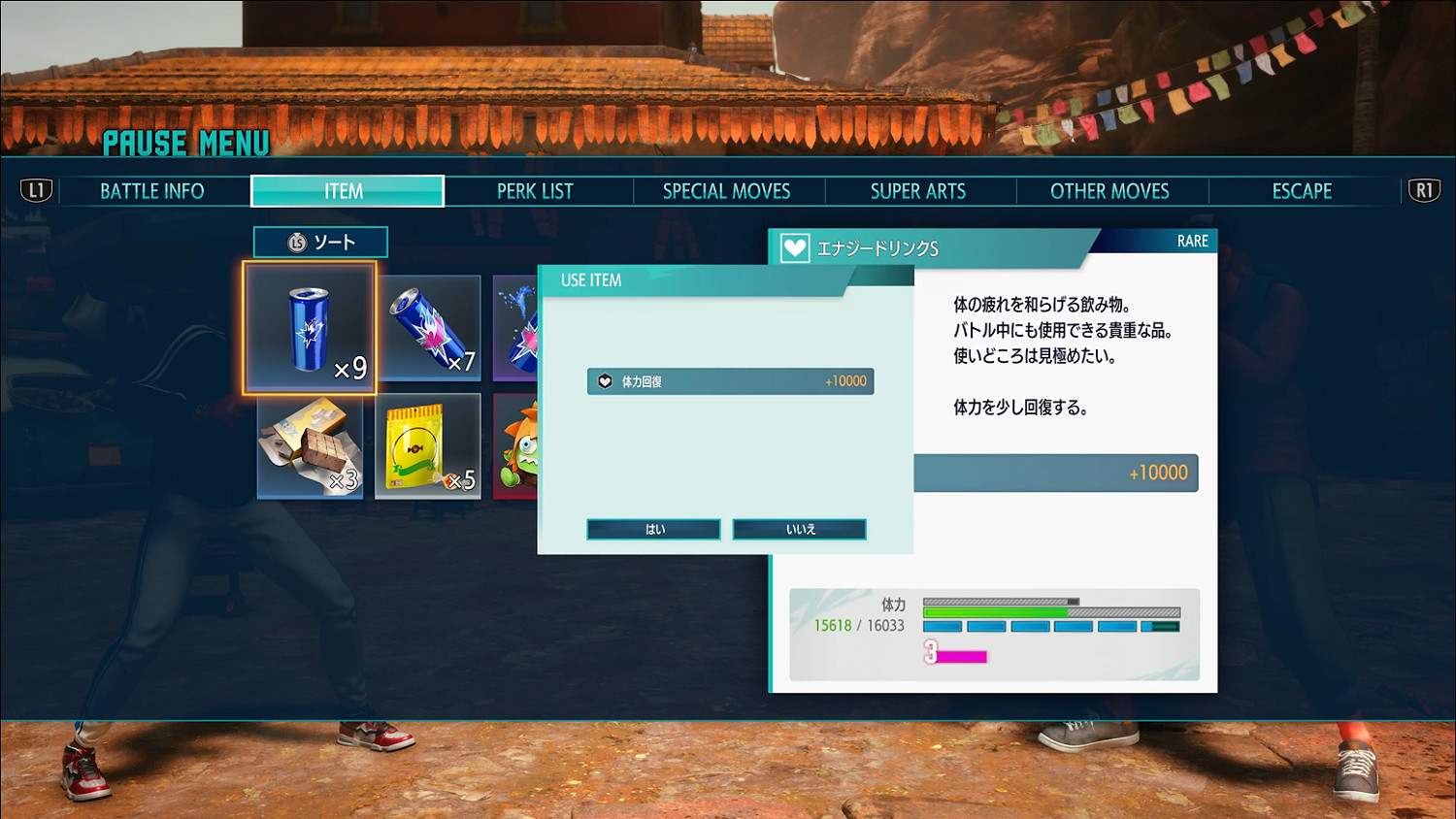This screenshot has height=819, width=1456.
Task: Click the heart icon next to エナジードリンクS title
Action: (796, 247)
